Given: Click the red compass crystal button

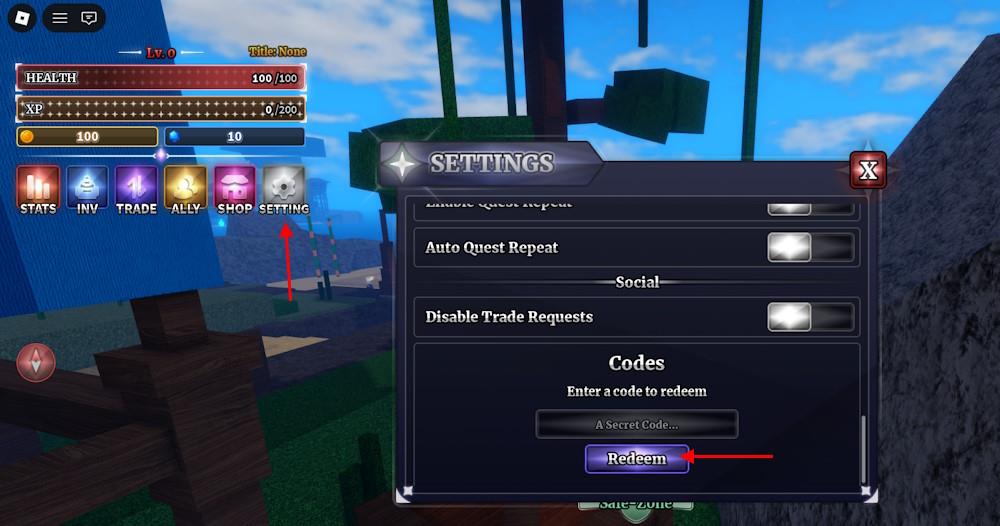Looking at the screenshot, I should tap(37, 362).
